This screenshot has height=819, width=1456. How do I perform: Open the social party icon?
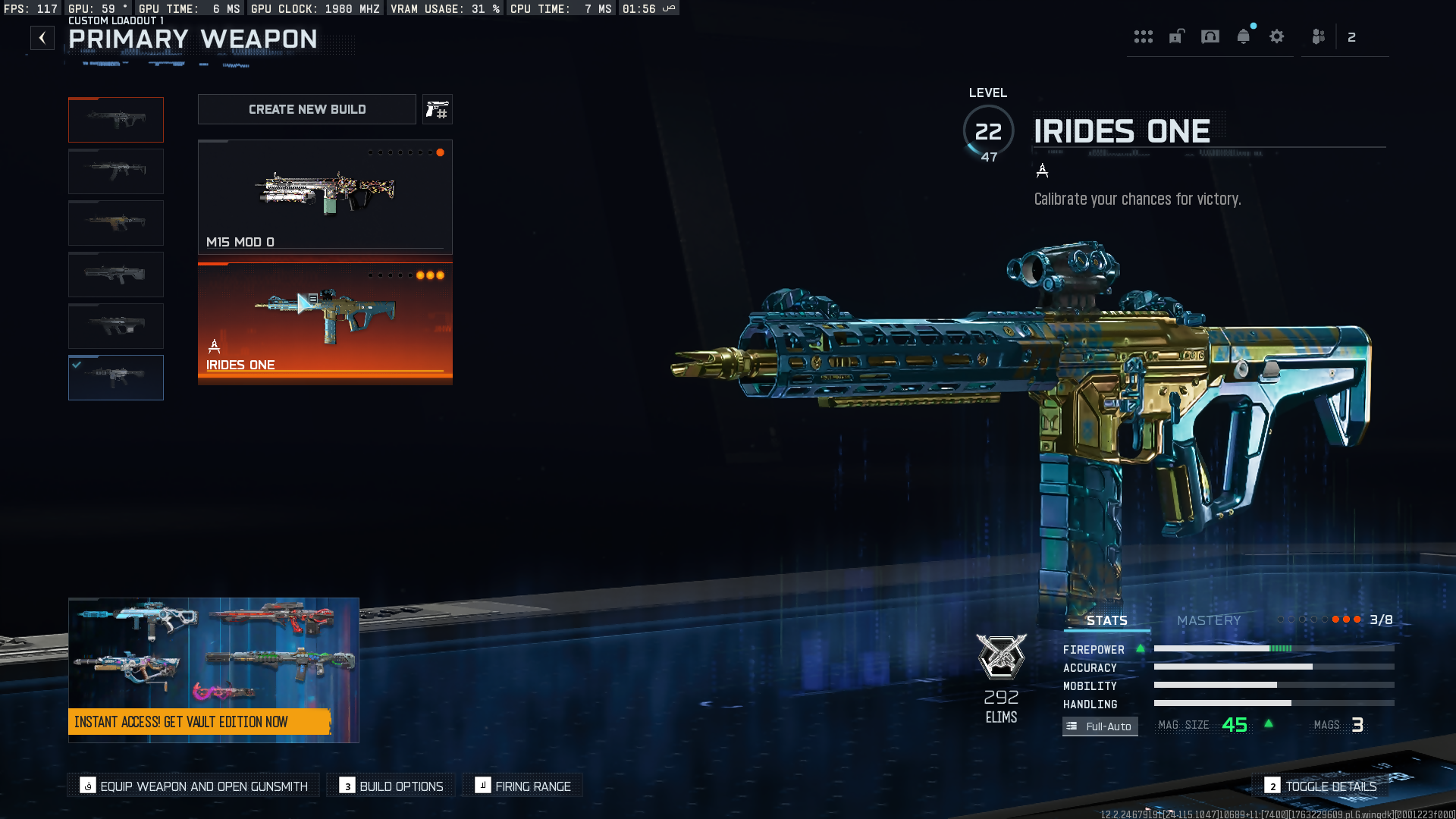point(1319,36)
